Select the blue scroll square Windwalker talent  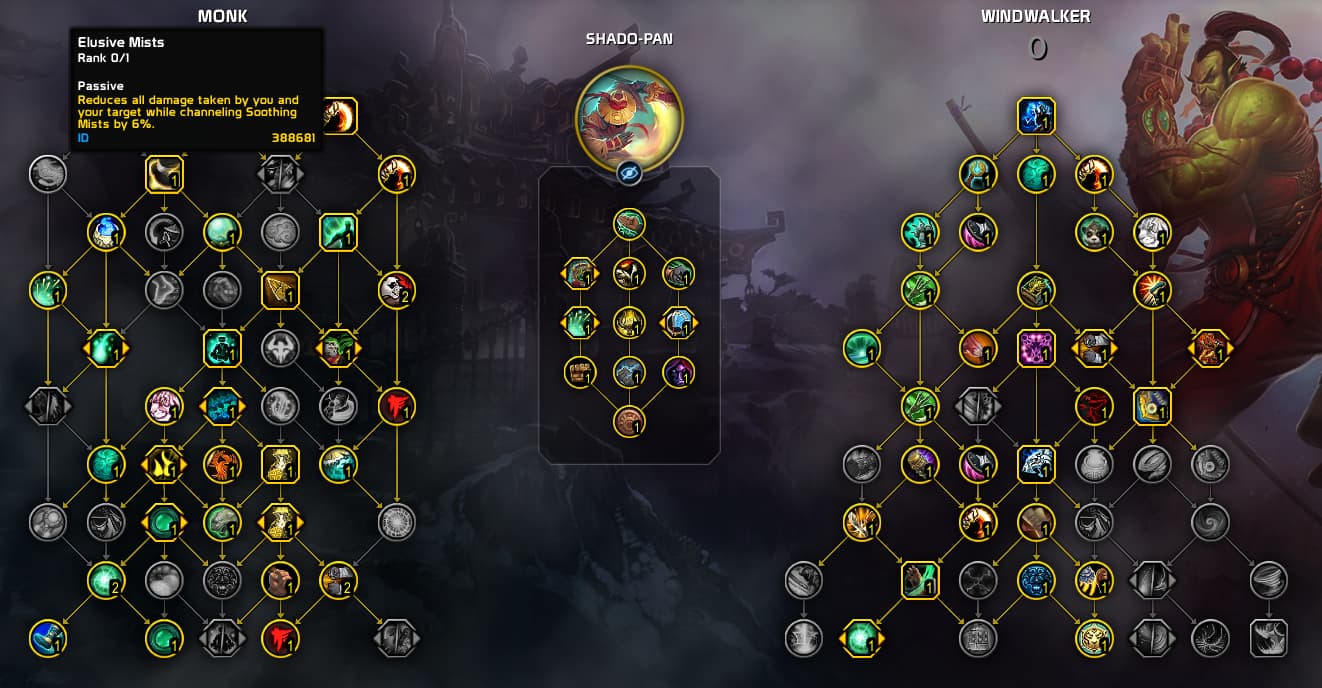point(1152,406)
